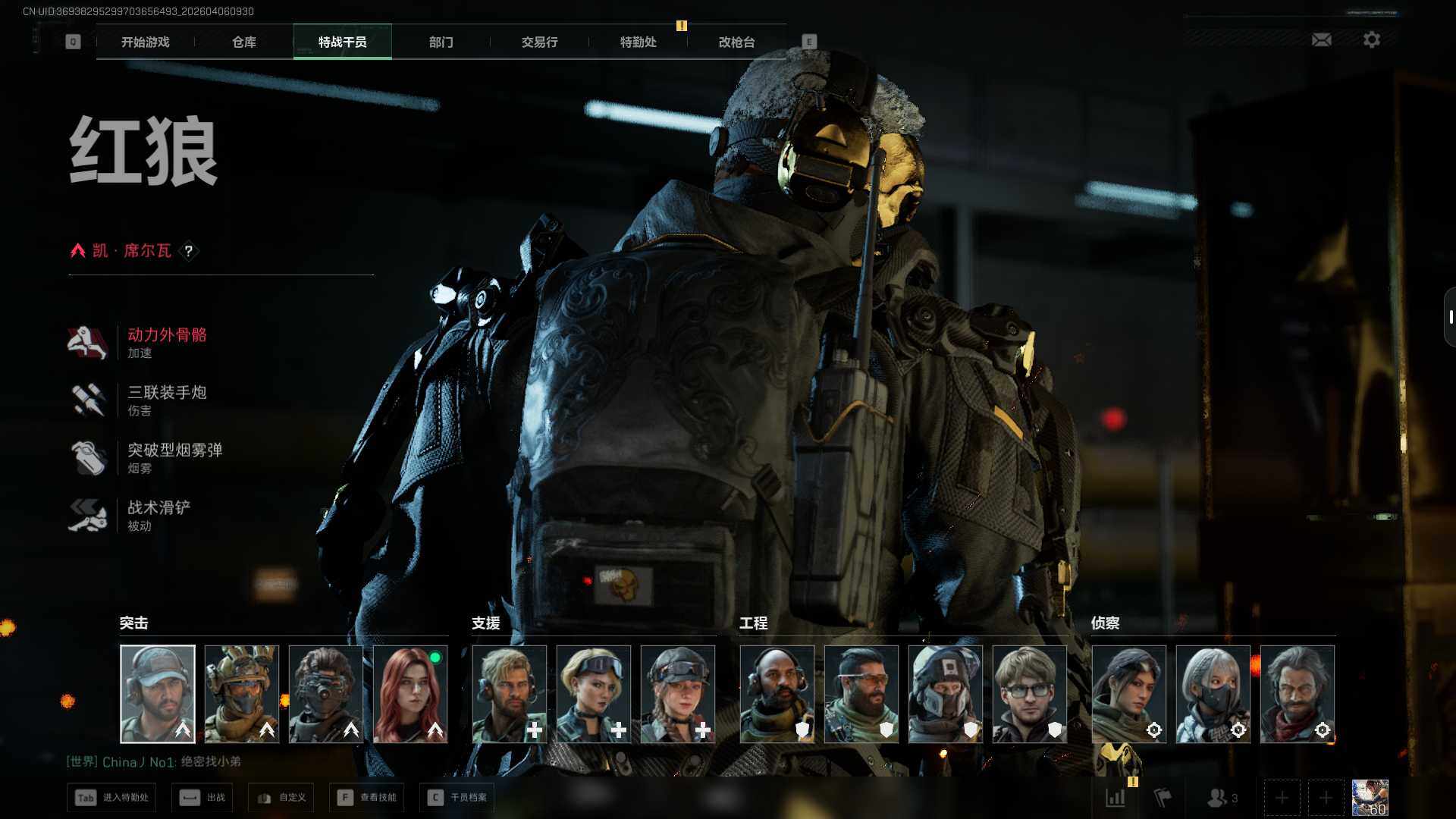1456x819 pixels.
Task: Show info with the question mark beside 凯·席尔瓦
Action: click(x=189, y=251)
